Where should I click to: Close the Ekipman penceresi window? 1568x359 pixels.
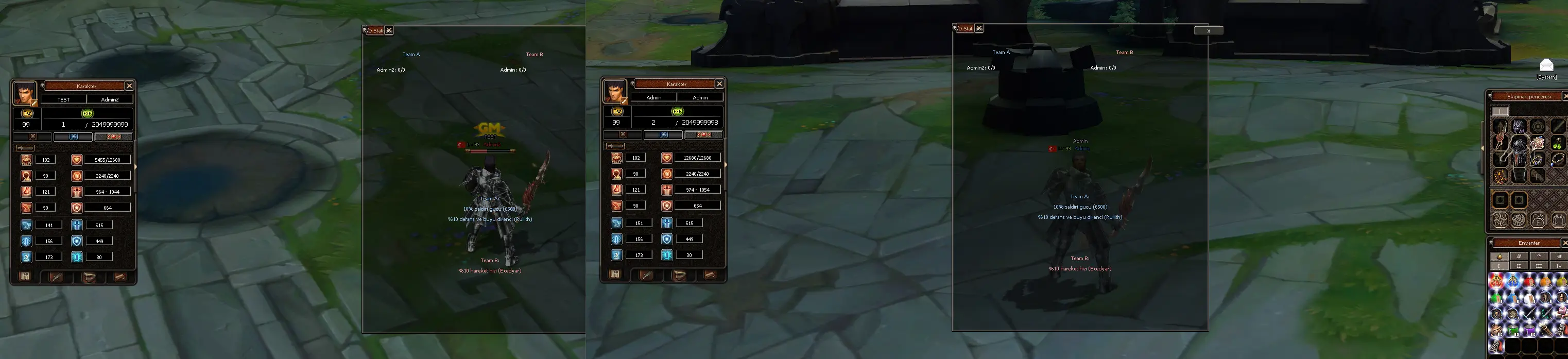click(x=1564, y=96)
